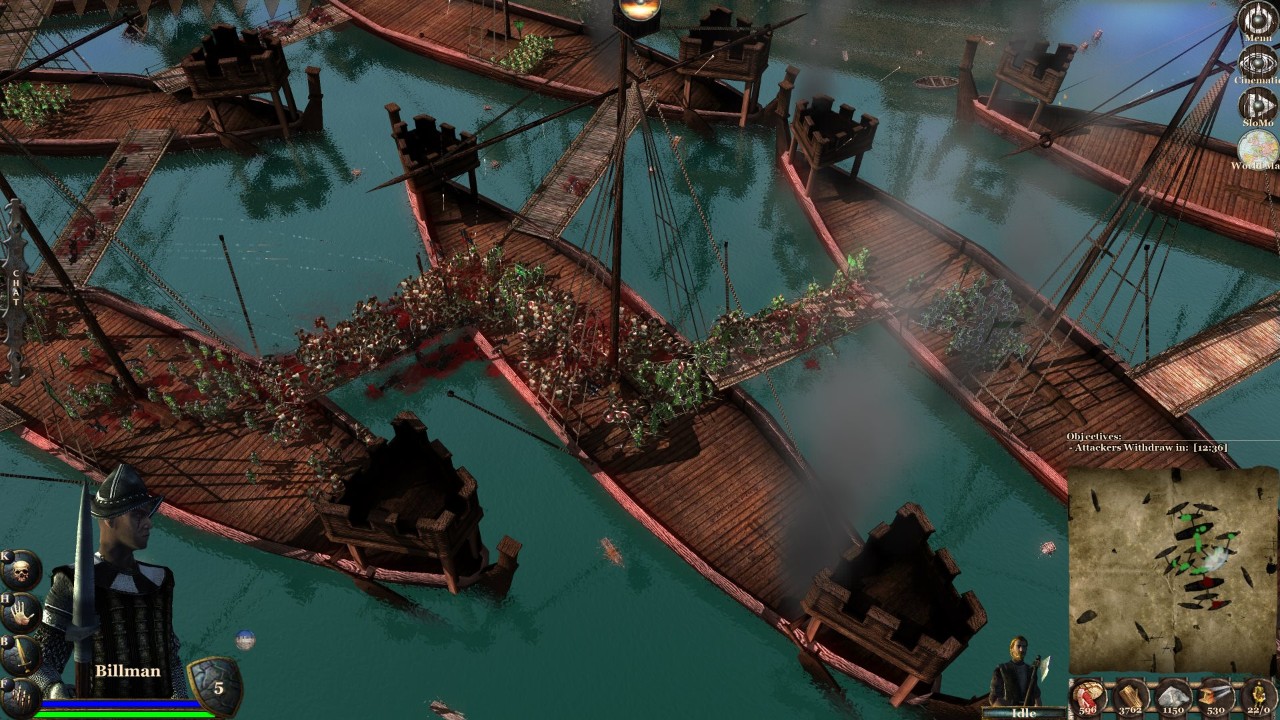Open the Menu shield button
The image size is (1280, 720).
click(x=1257, y=20)
